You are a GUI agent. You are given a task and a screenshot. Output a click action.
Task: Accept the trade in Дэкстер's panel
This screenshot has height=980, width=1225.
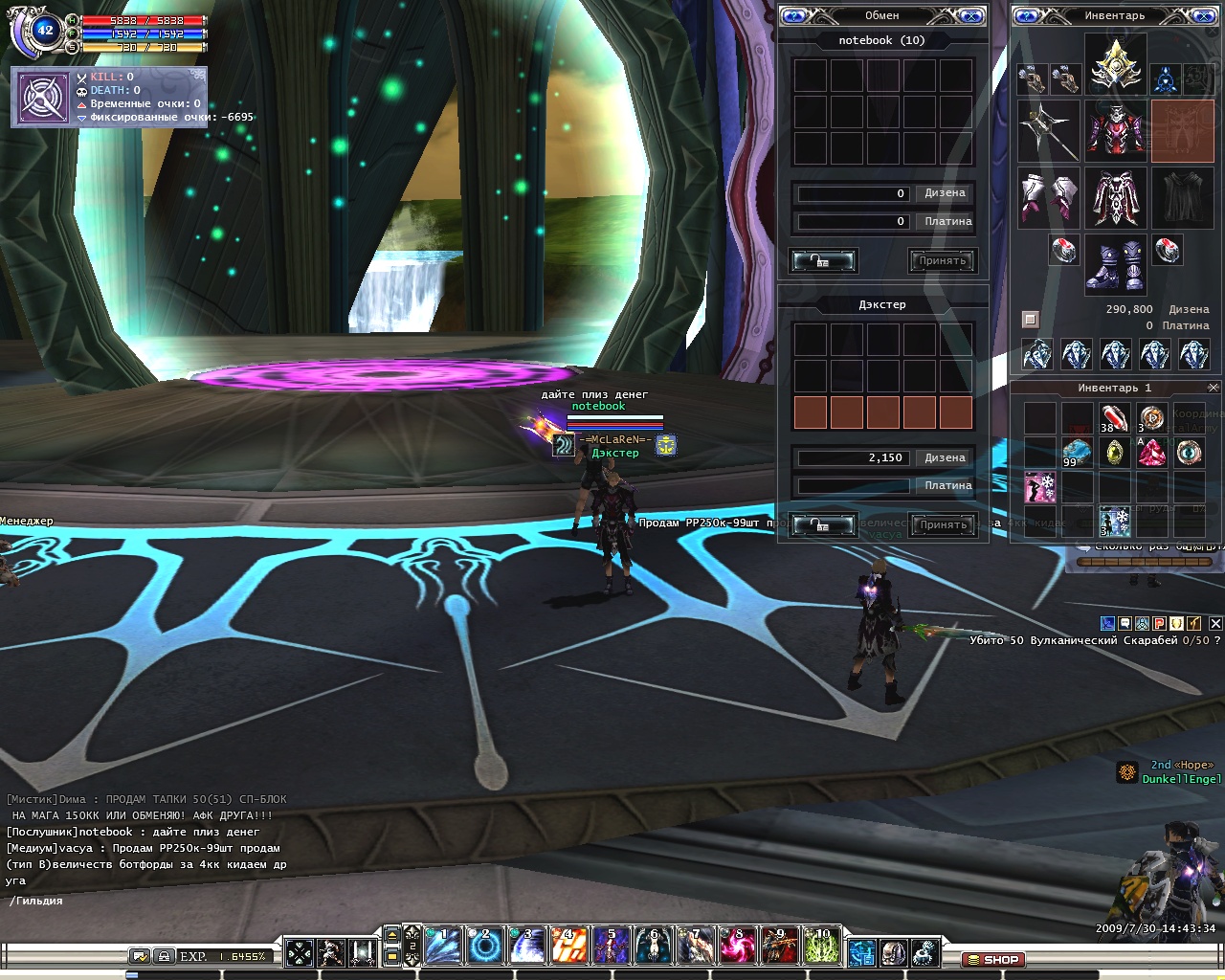point(943,524)
